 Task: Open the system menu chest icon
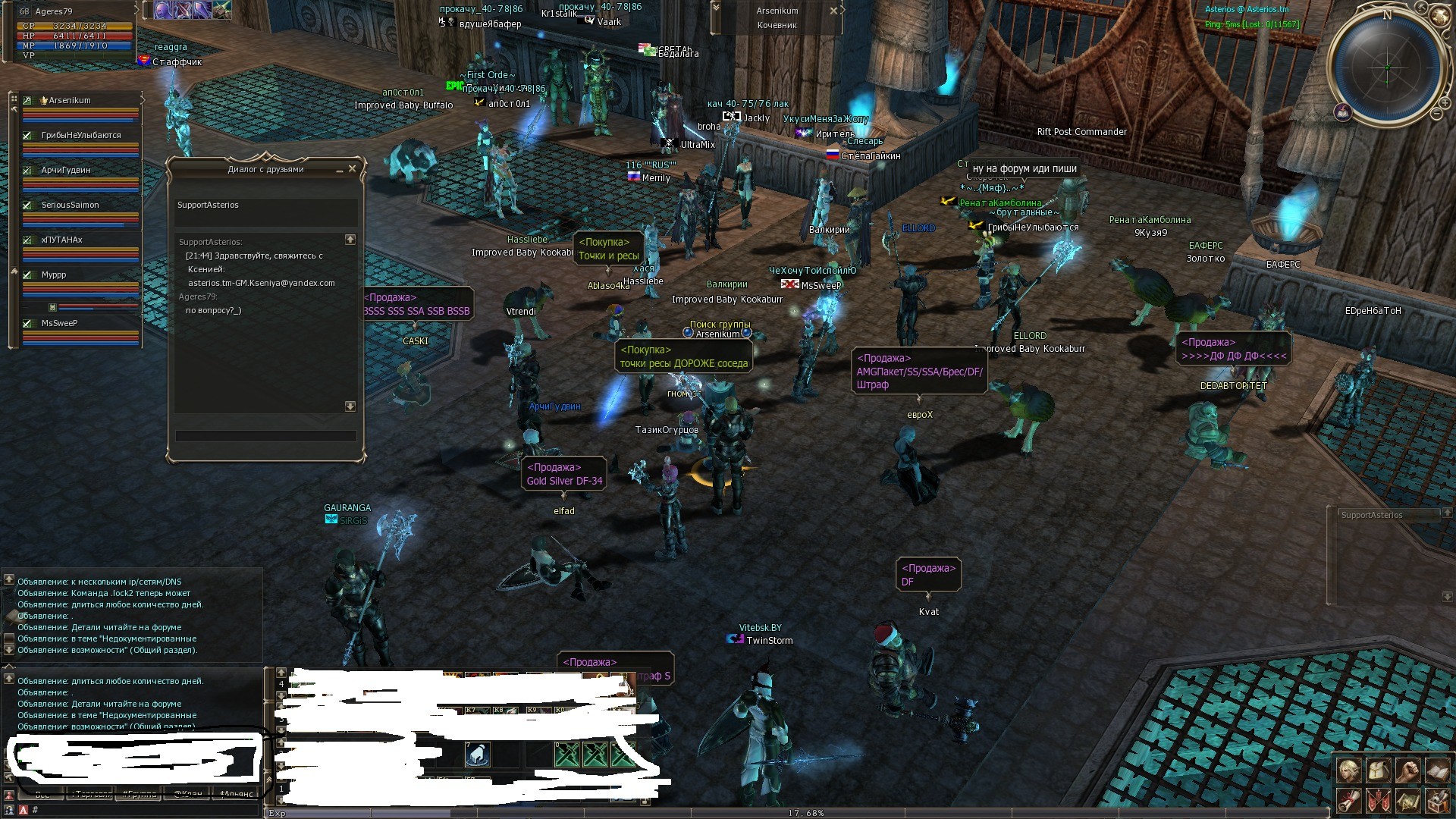1437,800
